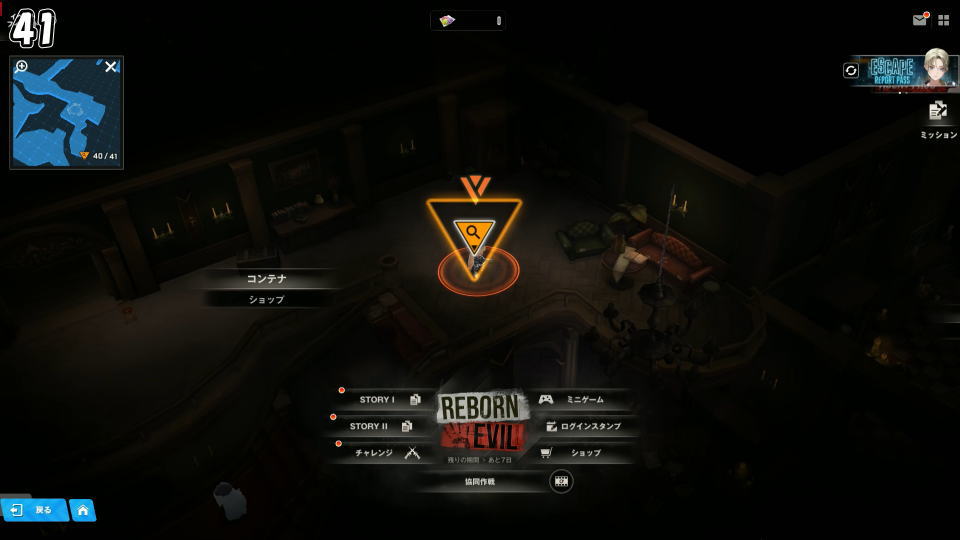The width and height of the screenshot is (960, 540).
Task: Choose the ショップ label under コンテナ
Action: 266,299
